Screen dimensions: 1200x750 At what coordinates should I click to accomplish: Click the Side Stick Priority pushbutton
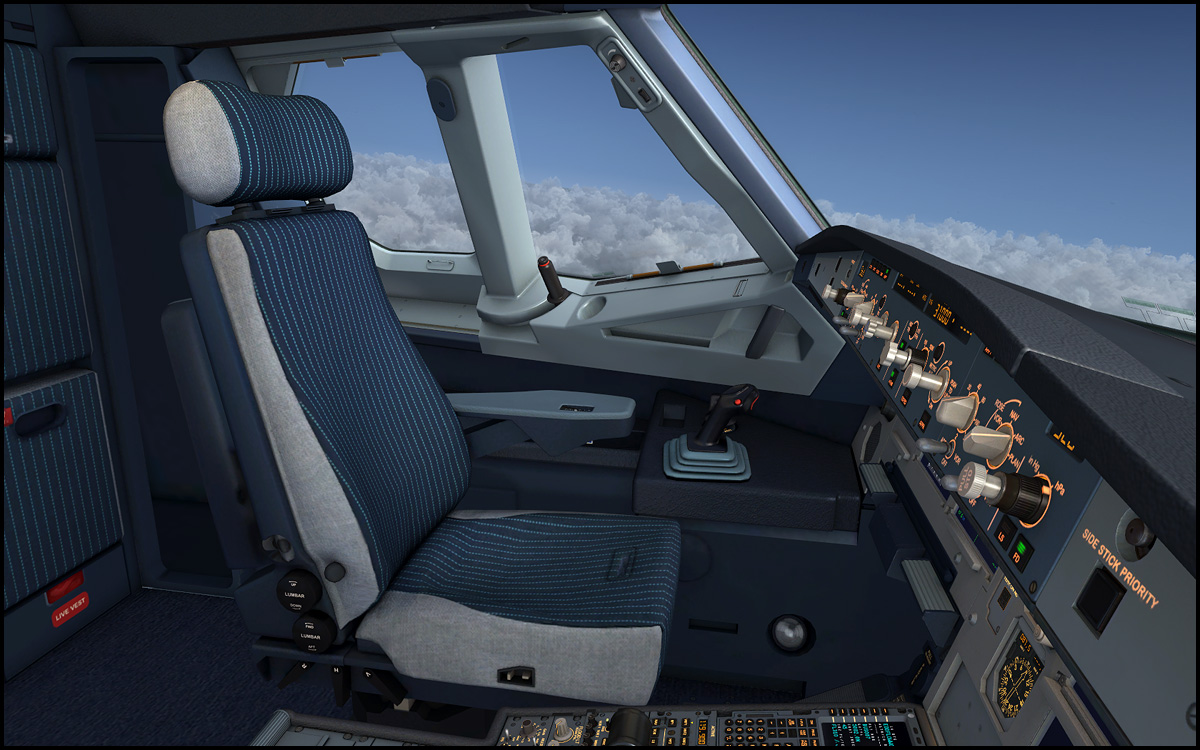tap(1099, 598)
